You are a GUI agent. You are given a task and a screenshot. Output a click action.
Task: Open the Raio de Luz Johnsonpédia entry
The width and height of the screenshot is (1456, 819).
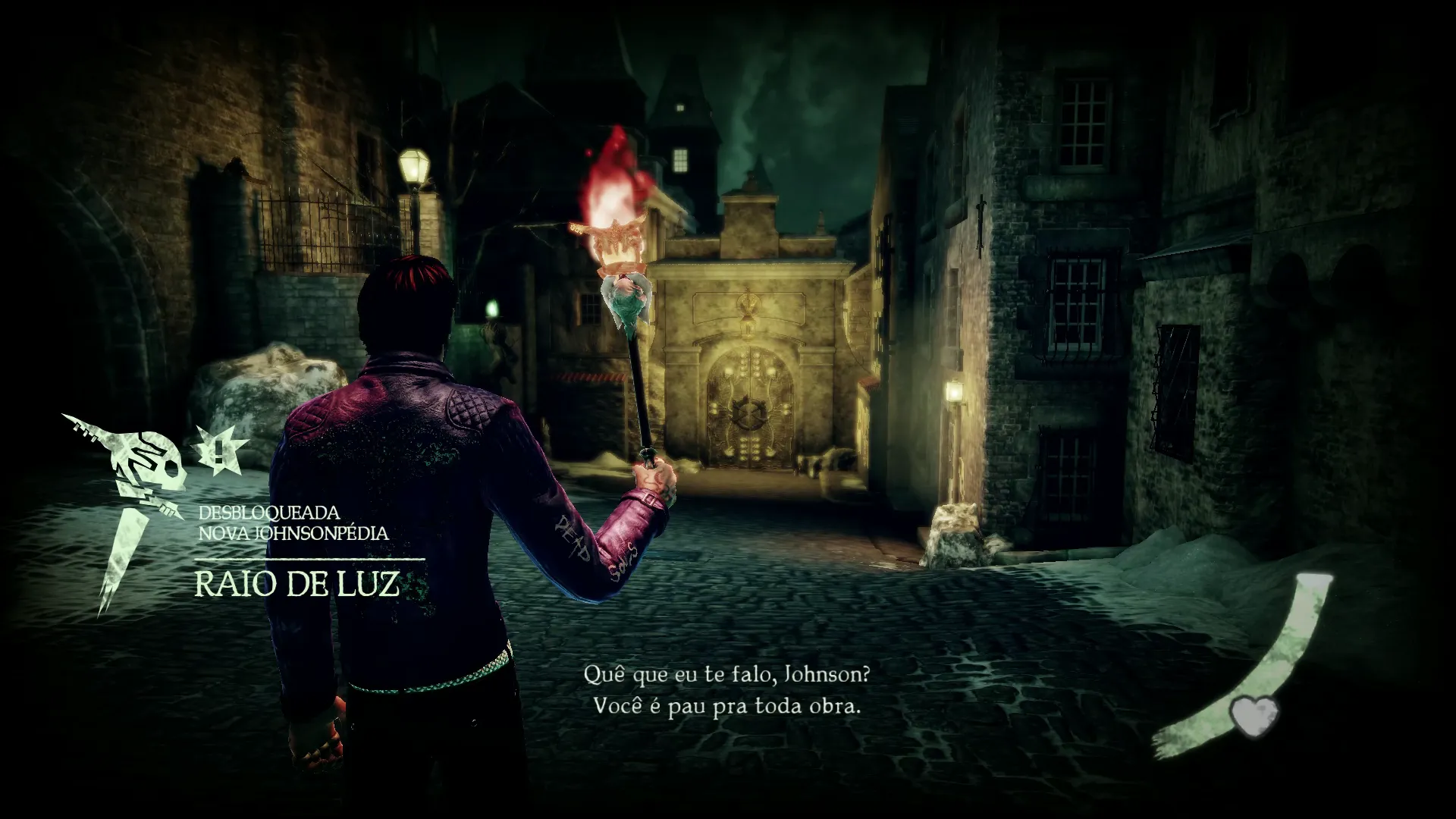tap(297, 584)
